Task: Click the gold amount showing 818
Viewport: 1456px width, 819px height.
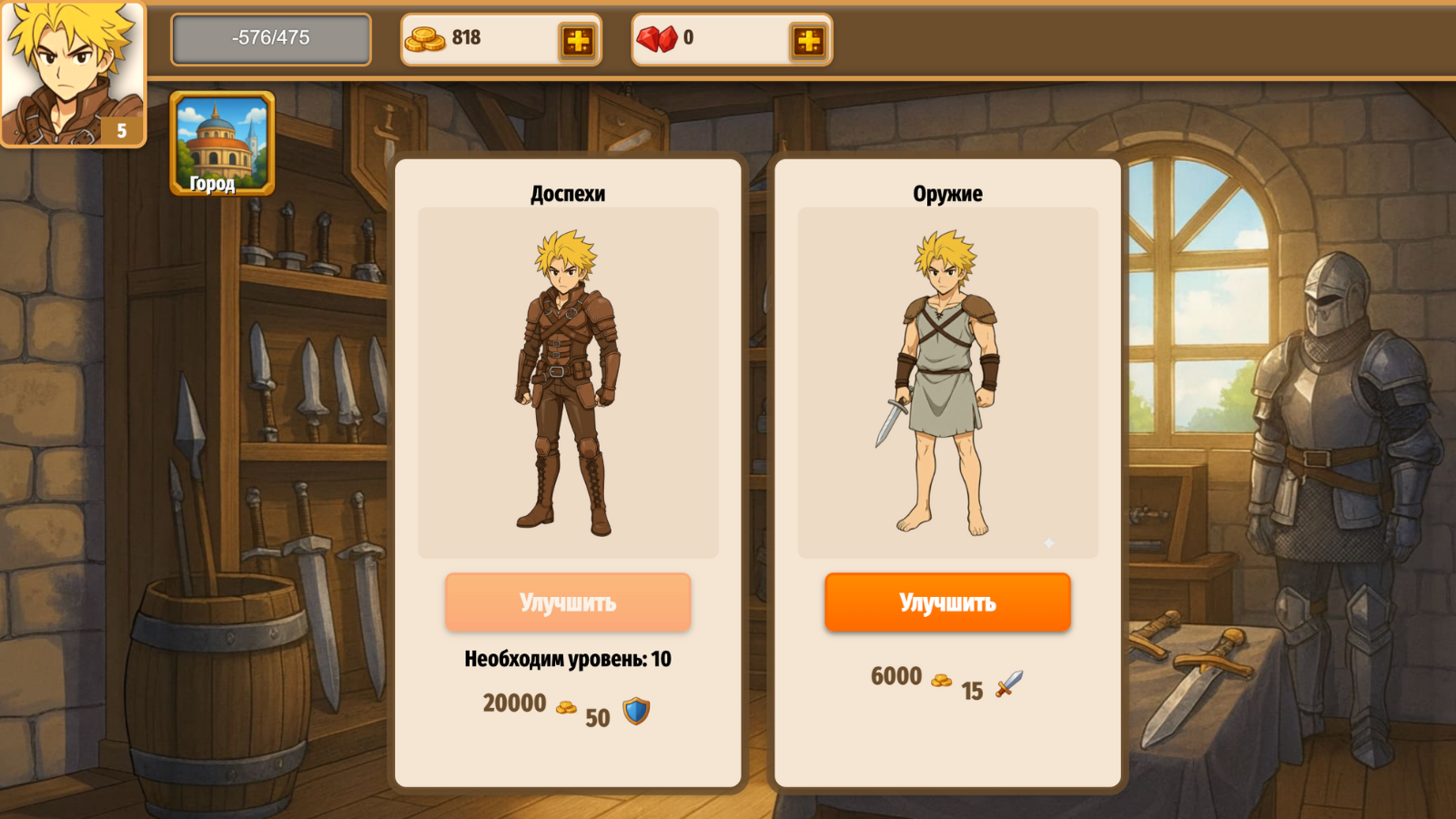Action: point(464,38)
